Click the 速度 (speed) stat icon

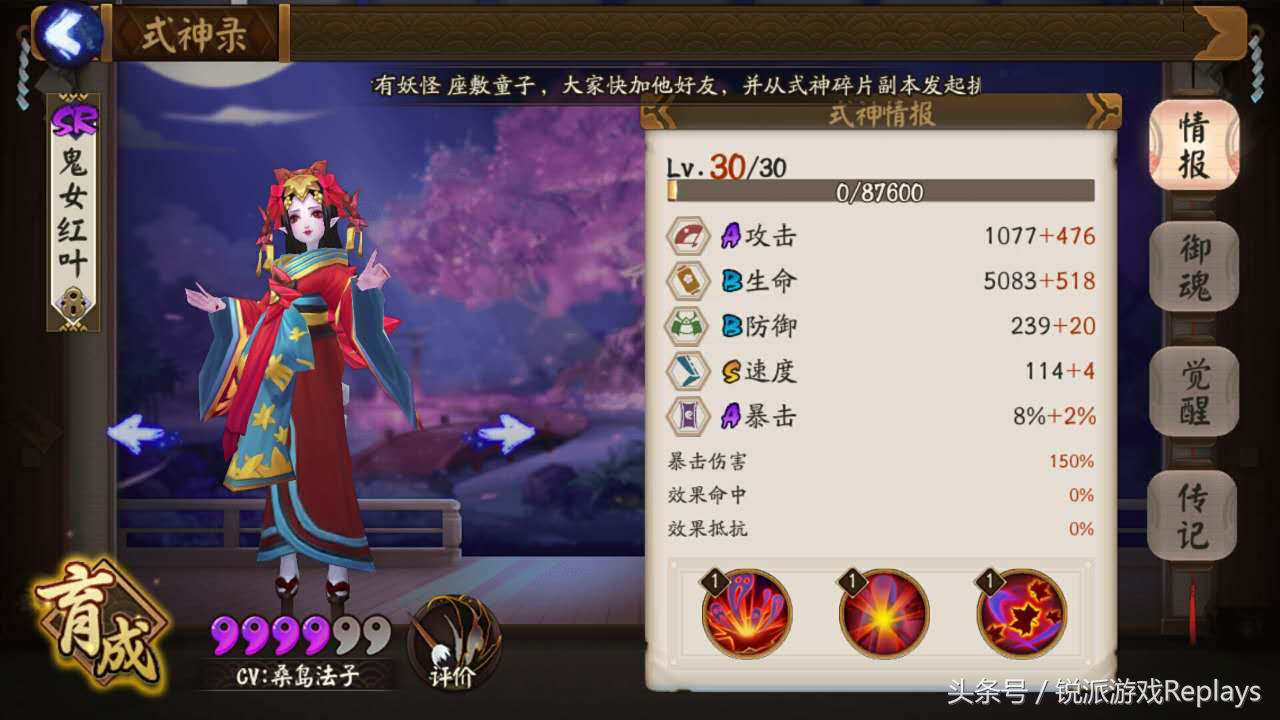(688, 371)
